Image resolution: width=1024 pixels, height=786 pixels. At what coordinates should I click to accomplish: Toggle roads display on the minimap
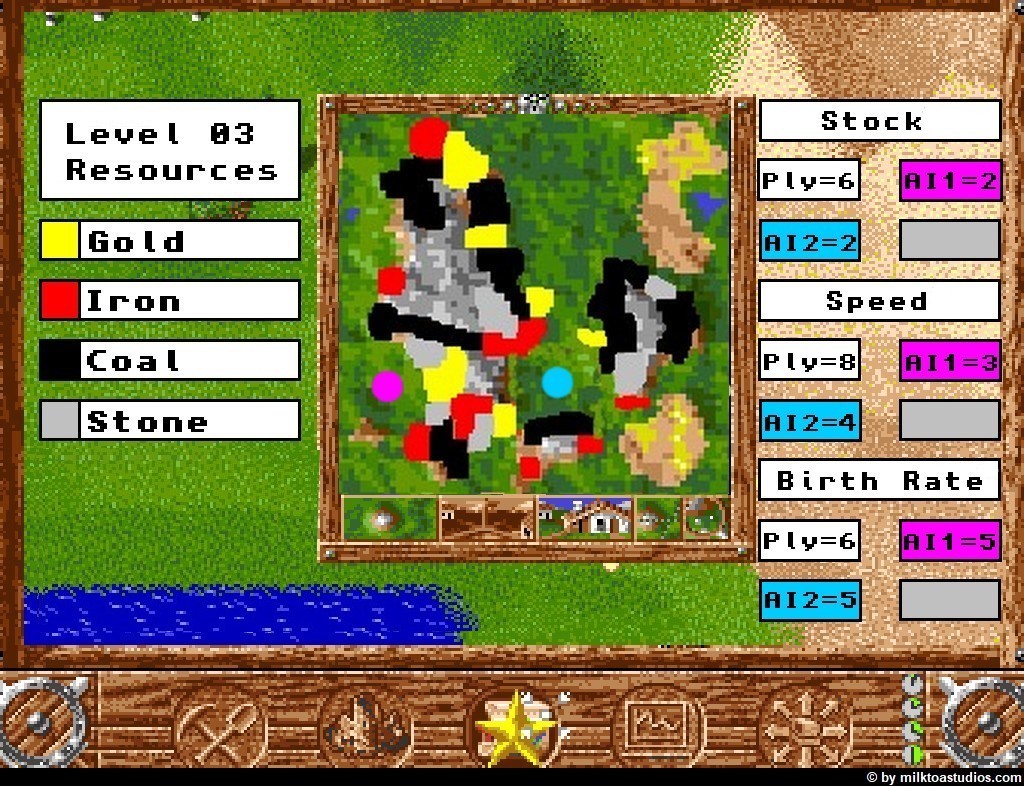click(487, 518)
